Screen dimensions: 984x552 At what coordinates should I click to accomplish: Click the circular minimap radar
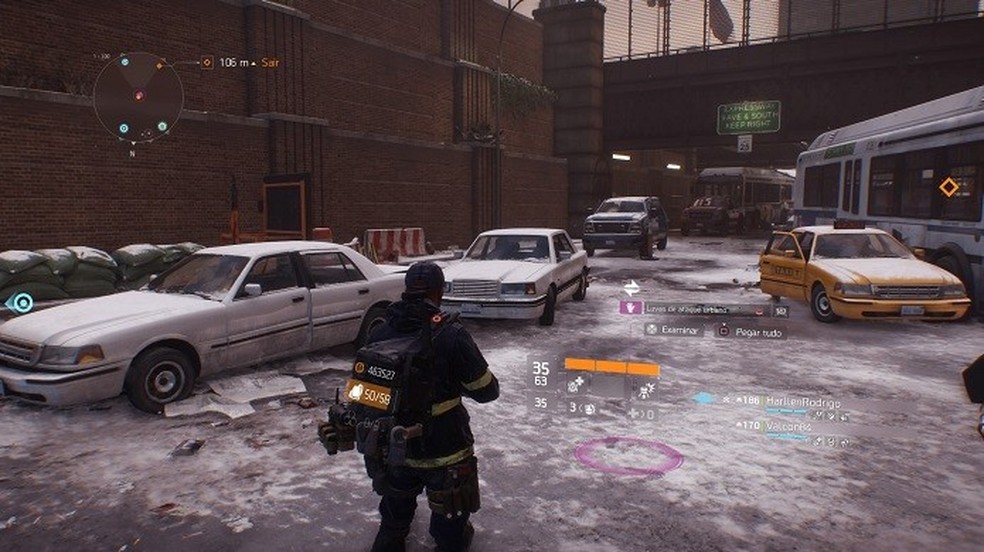click(138, 97)
